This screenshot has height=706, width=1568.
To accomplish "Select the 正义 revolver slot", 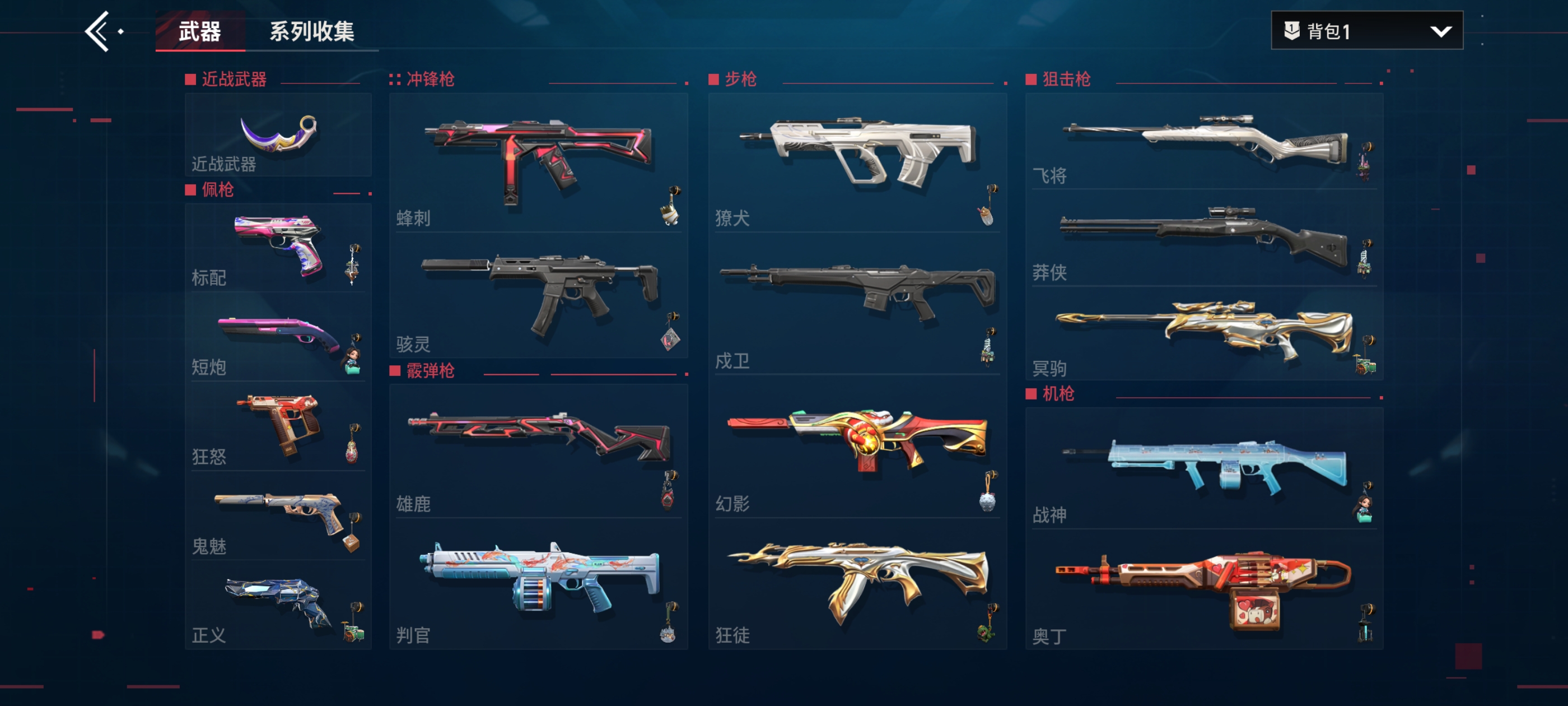I will pos(278,606).
